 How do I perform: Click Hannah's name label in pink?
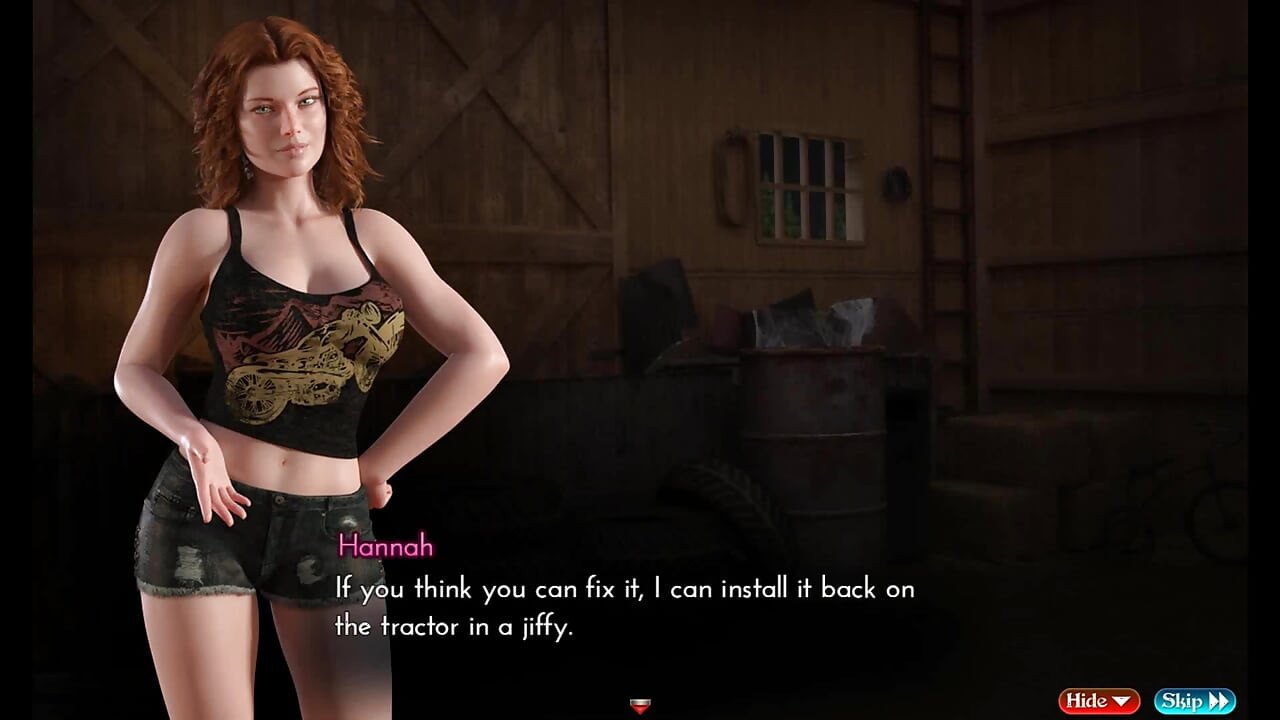tap(387, 547)
